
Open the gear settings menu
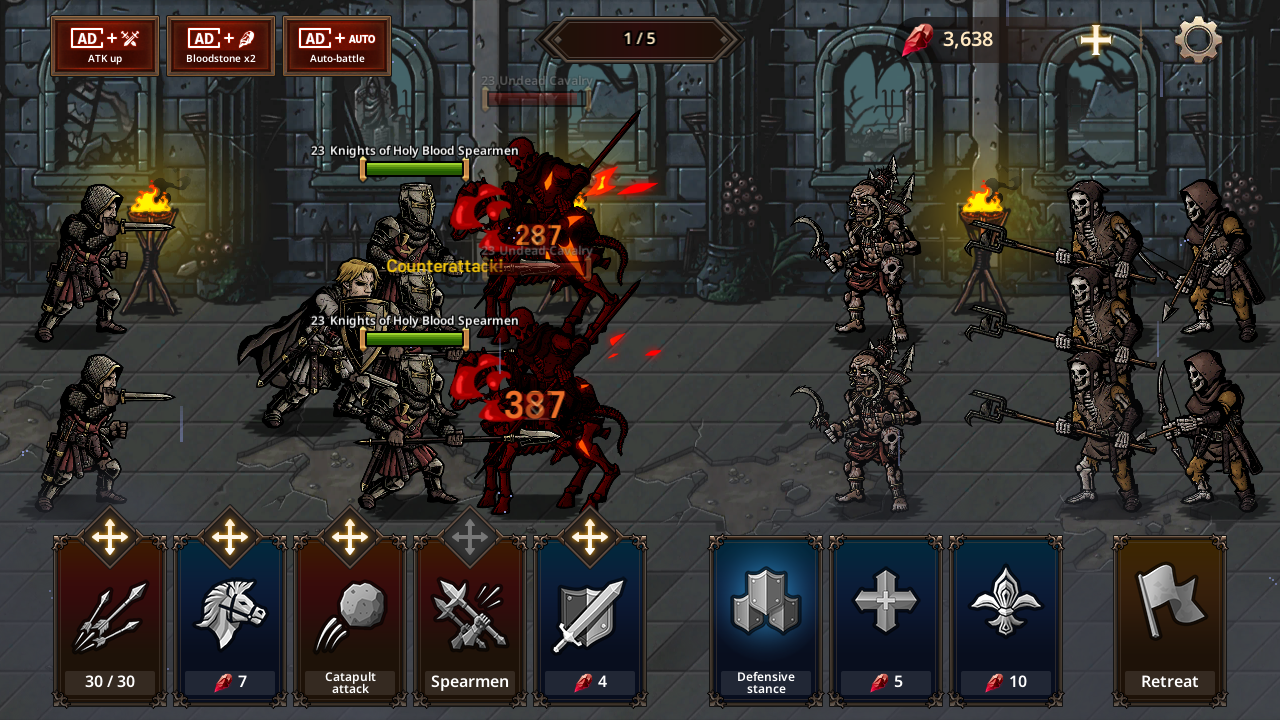1198,41
